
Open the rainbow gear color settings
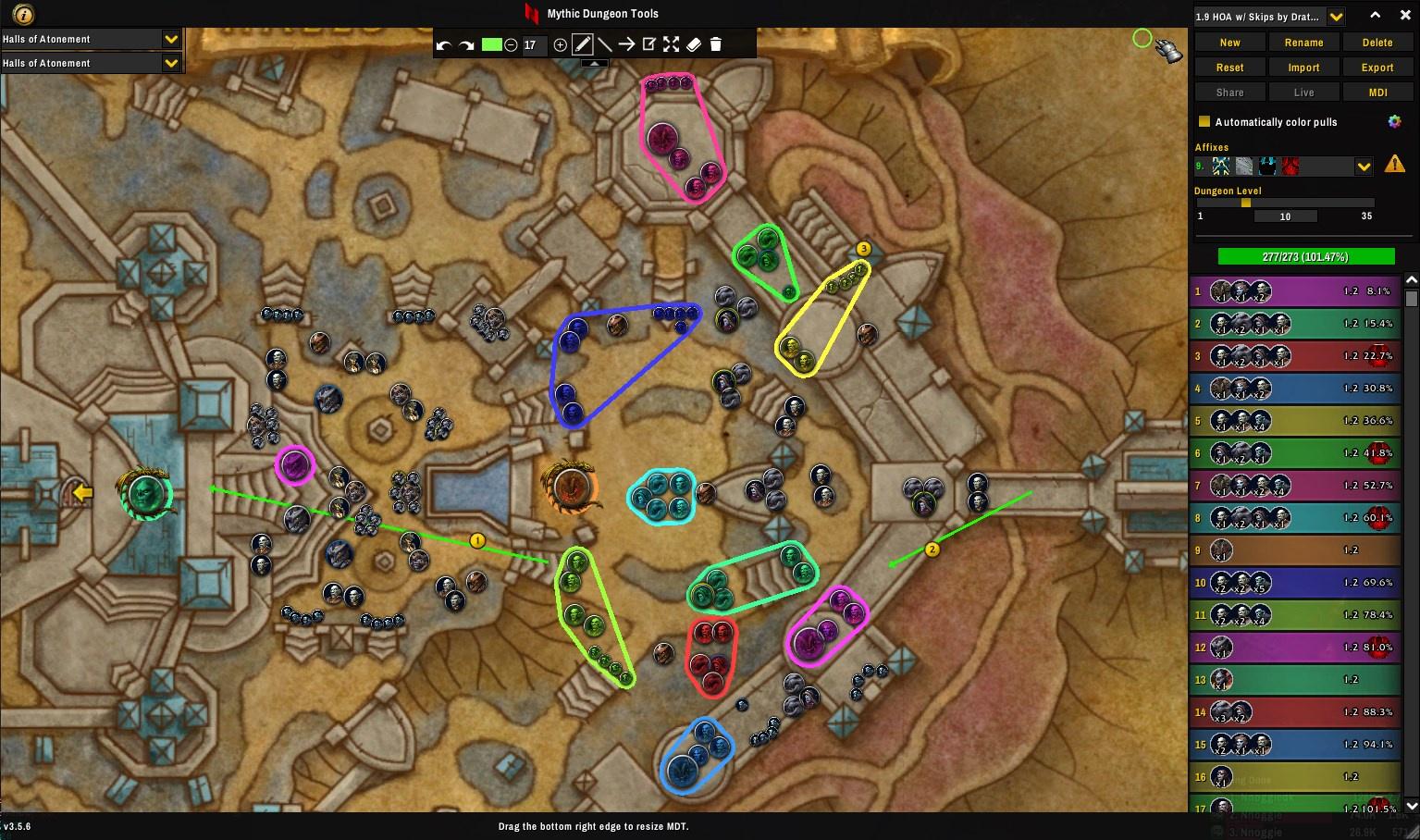1394,122
